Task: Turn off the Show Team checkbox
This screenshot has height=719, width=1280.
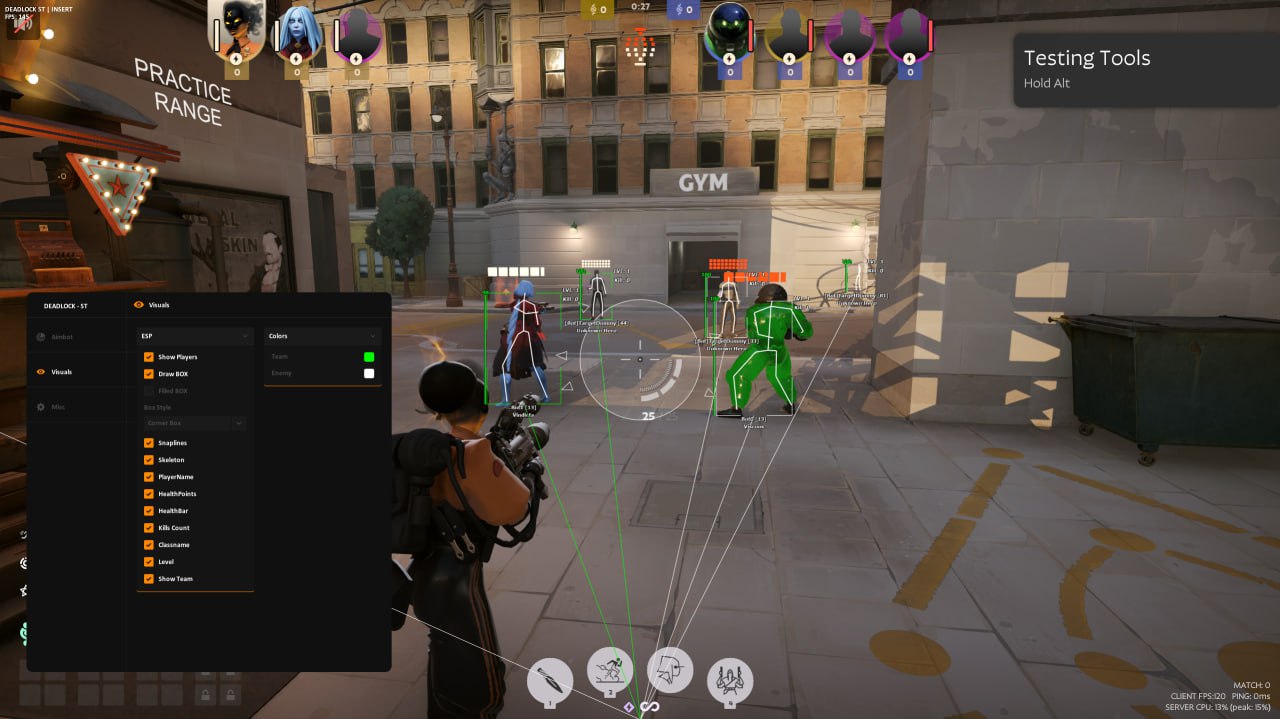Action: pos(149,579)
